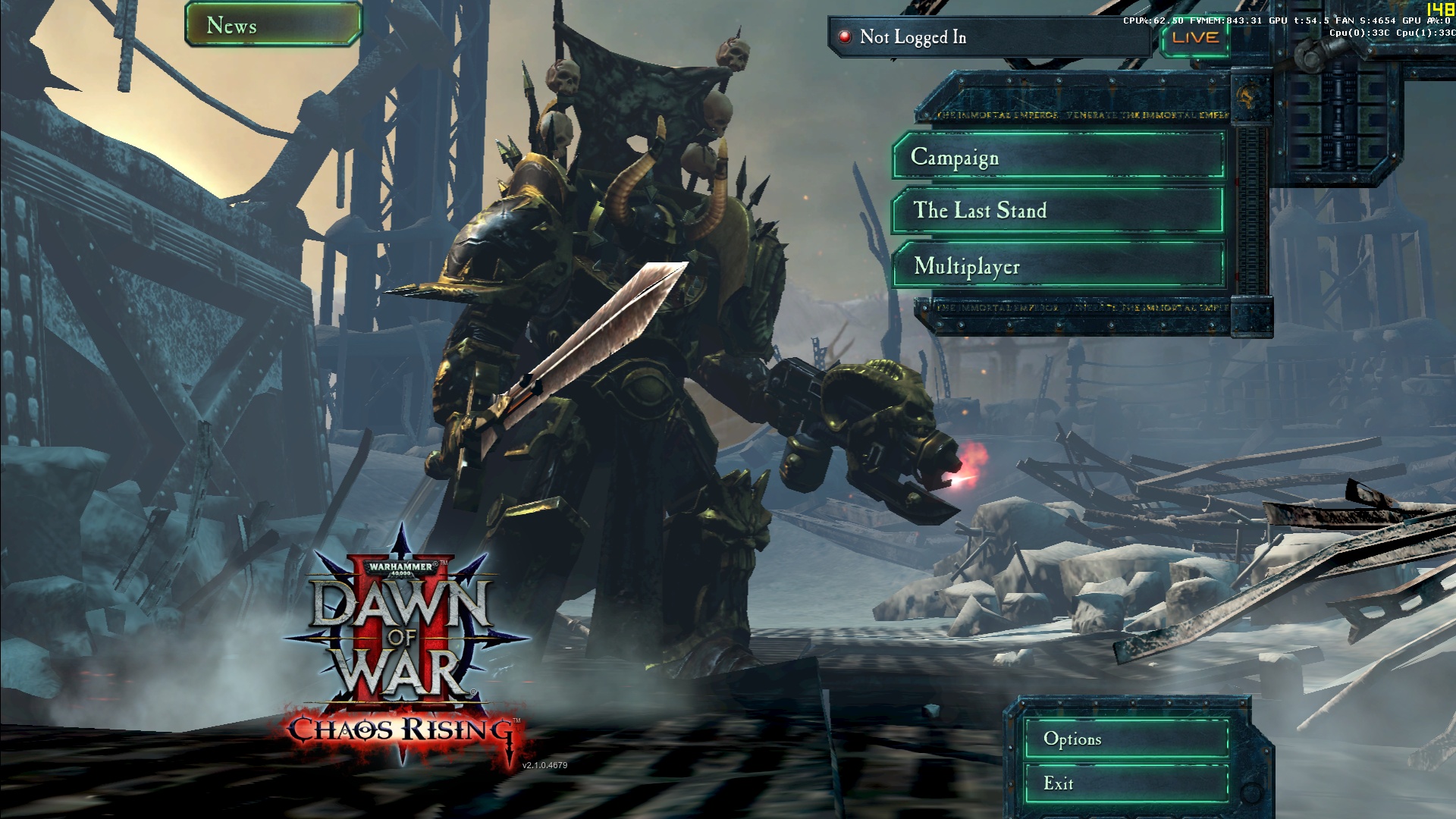The image size is (1456, 819).
Task: Exit the game
Action: [1125, 783]
